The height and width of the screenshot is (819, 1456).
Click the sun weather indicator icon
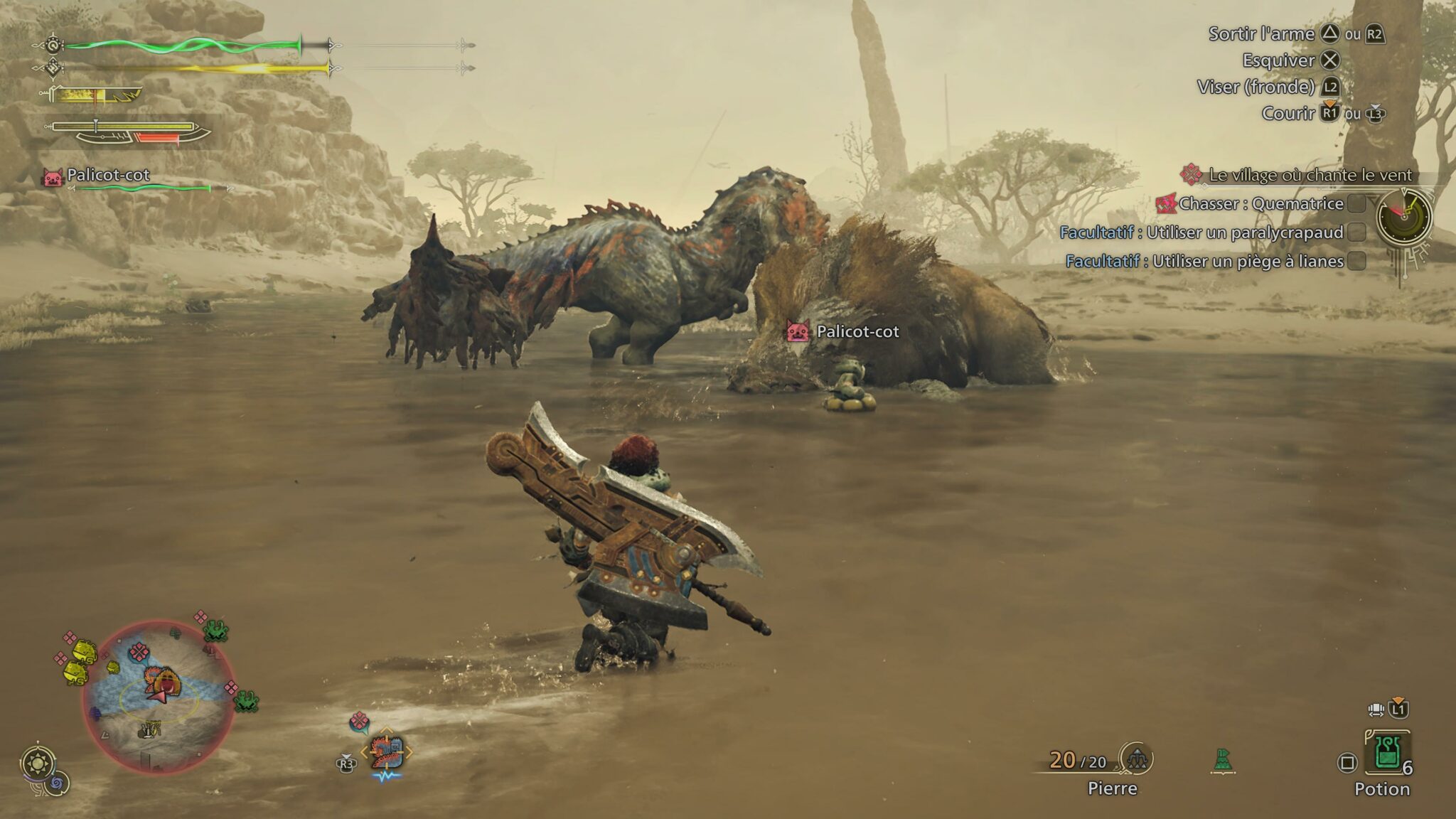point(36,764)
